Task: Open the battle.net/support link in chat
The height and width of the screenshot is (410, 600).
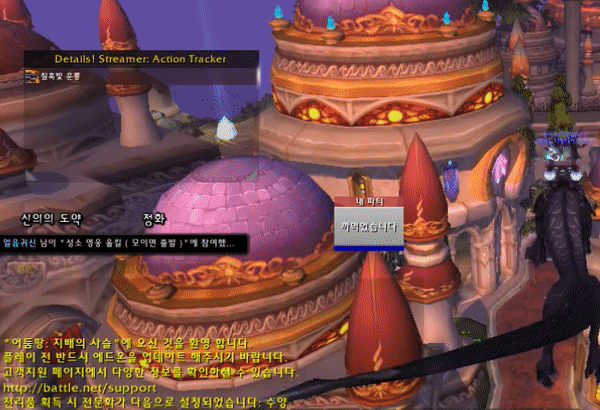Action: [80, 386]
